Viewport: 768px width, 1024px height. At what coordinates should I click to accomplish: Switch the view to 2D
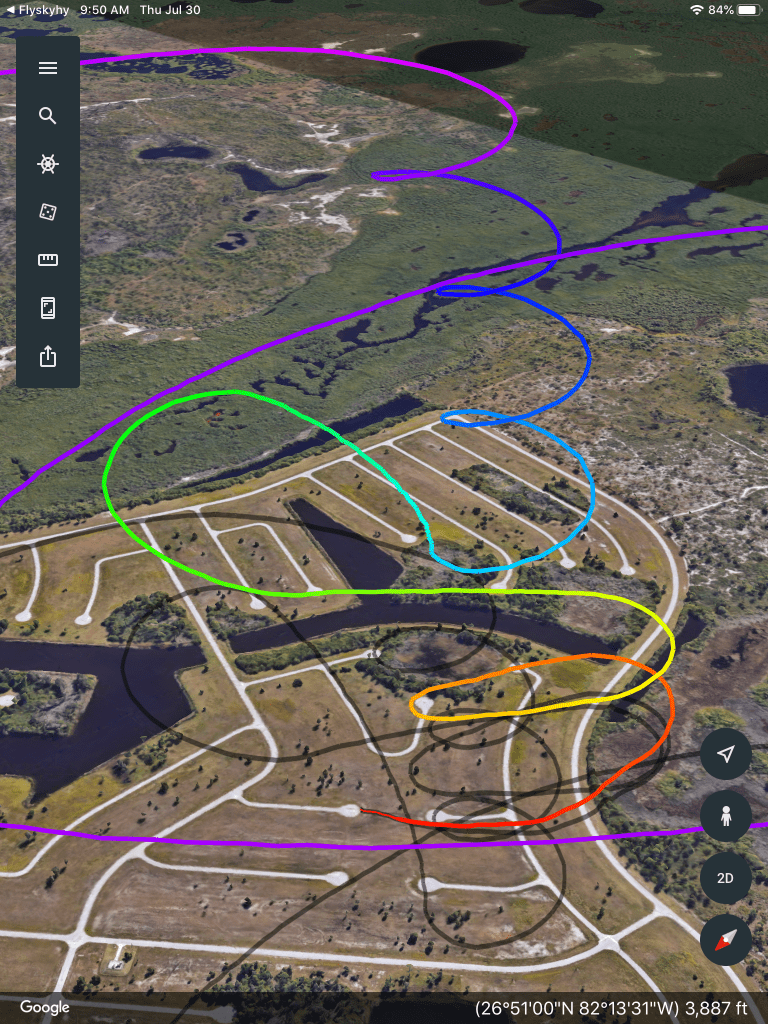point(726,878)
